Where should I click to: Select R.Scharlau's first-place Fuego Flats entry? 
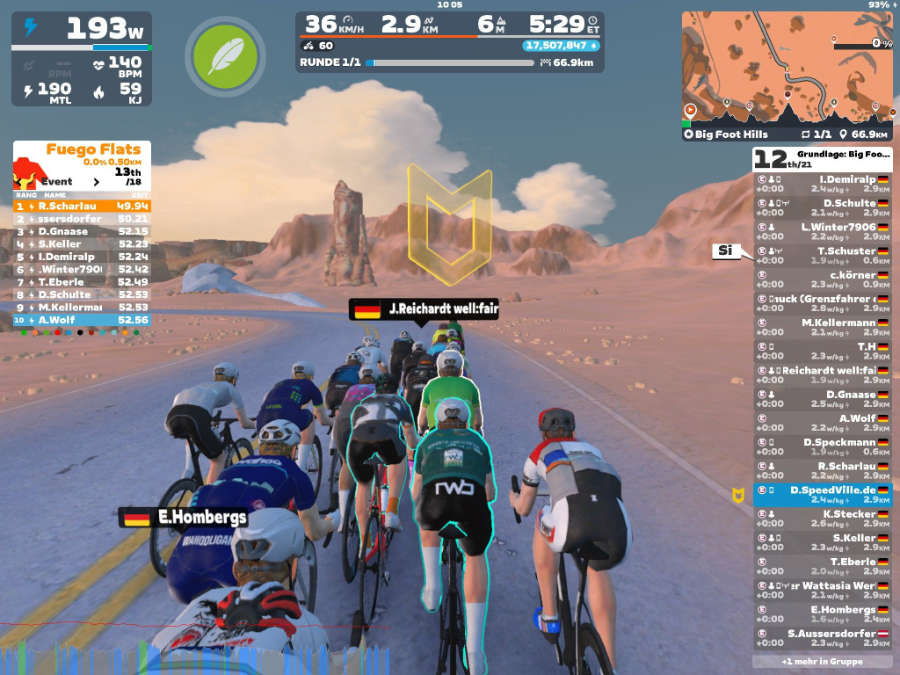tap(82, 206)
